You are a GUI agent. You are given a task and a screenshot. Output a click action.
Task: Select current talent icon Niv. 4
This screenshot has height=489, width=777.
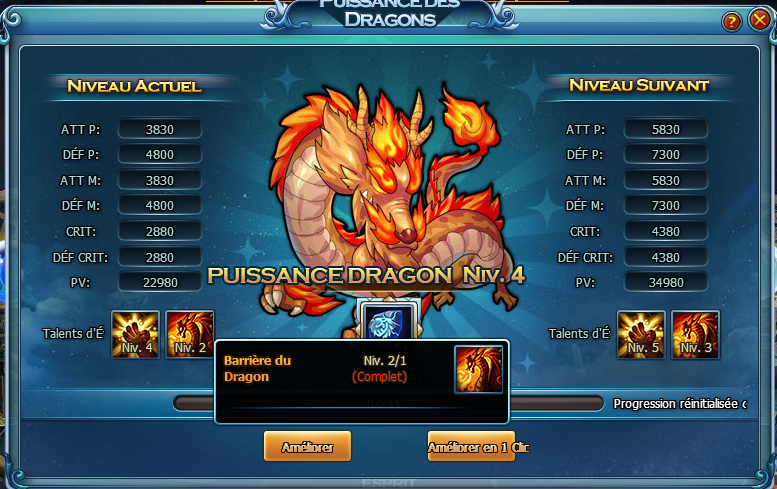[x=135, y=334]
